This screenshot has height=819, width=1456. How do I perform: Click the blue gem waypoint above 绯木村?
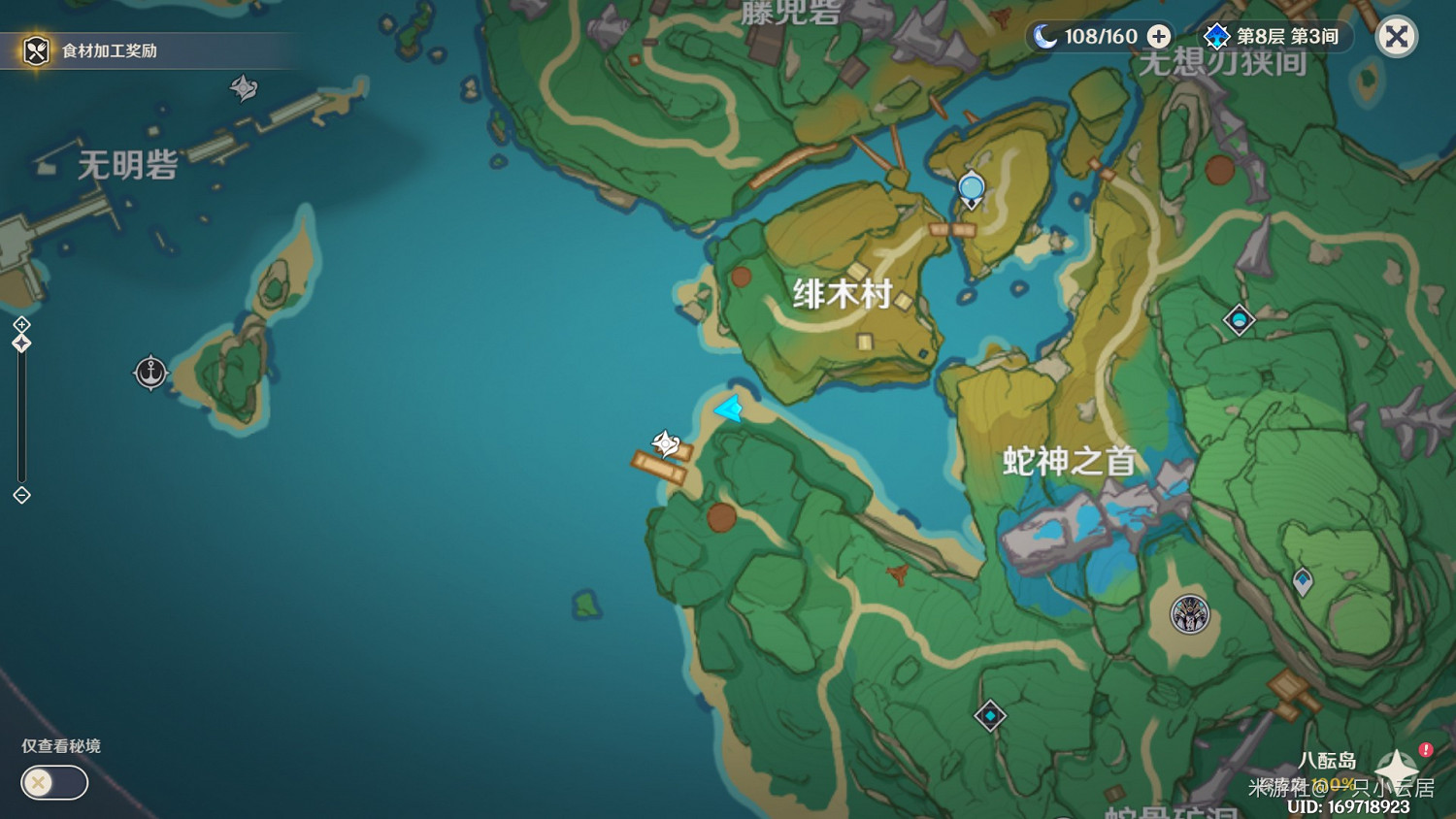970,186
